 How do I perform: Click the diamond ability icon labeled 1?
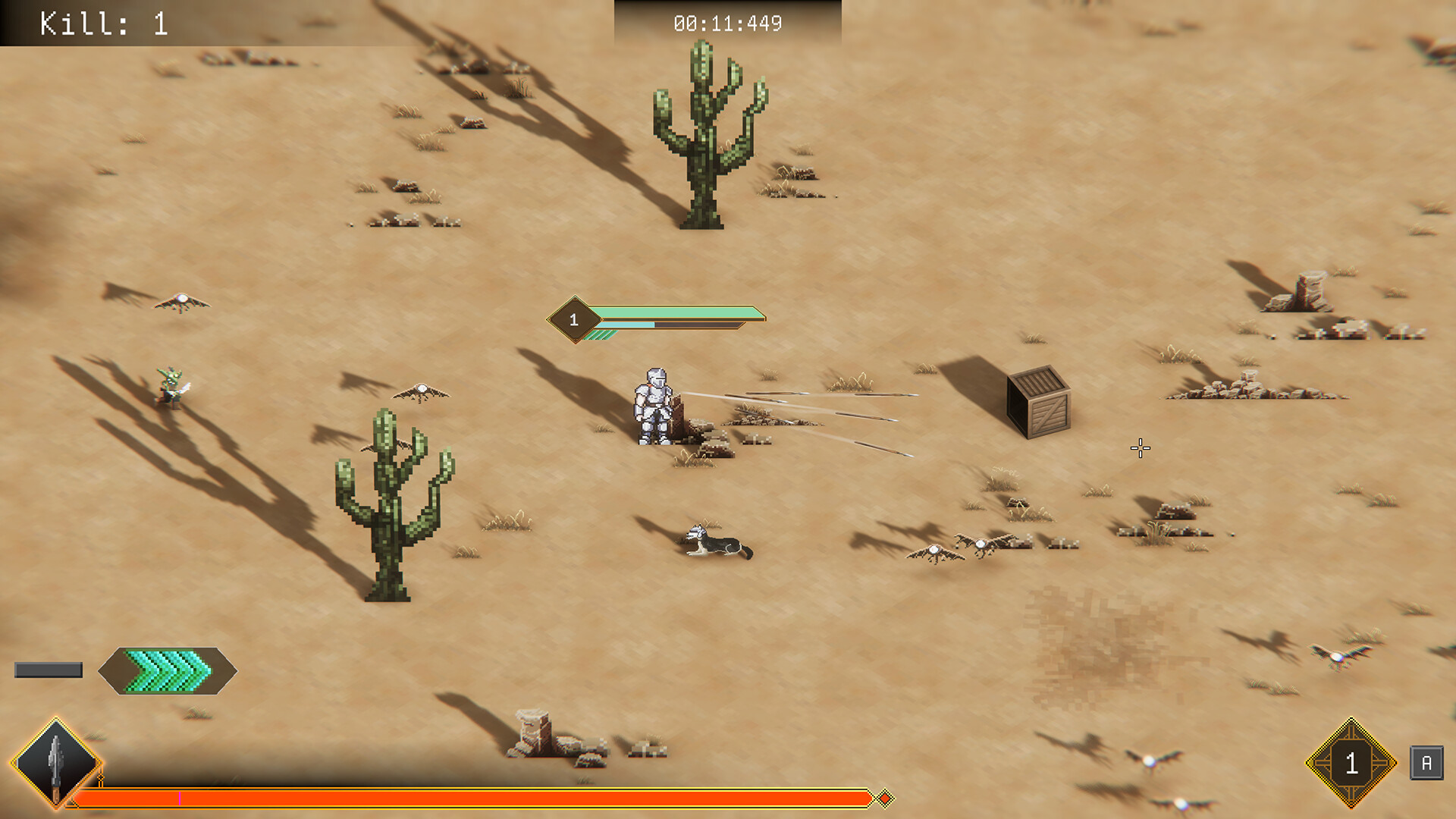(1352, 762)
